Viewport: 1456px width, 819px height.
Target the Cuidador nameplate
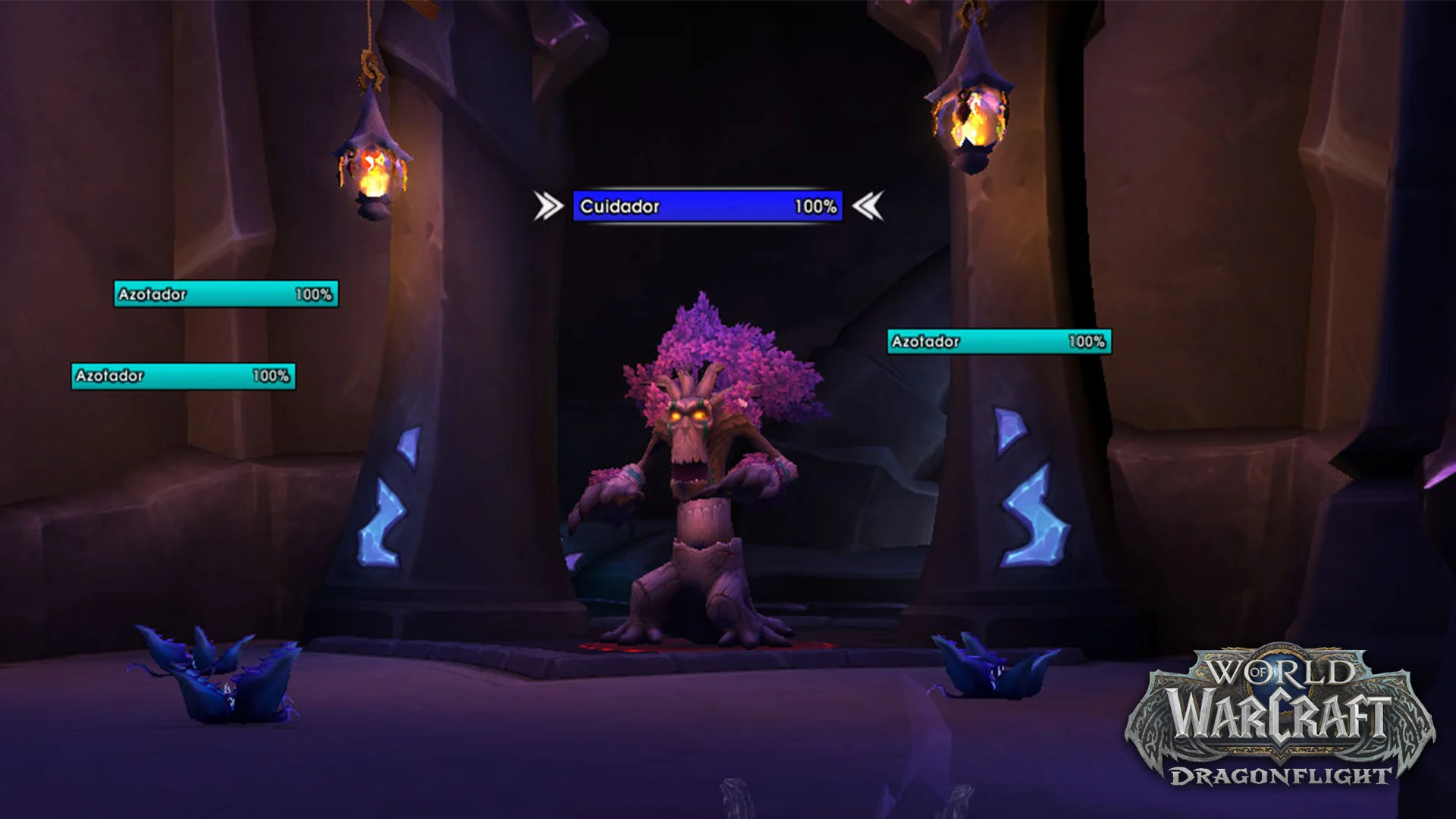pyautogui.click(x=707, y=206)
